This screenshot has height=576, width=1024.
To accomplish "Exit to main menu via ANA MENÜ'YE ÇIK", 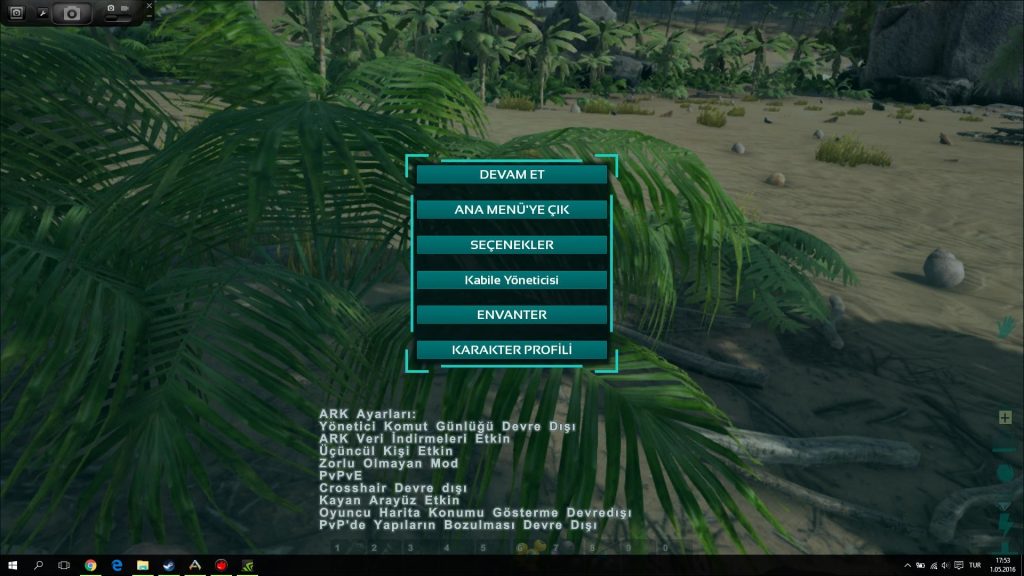I will 511,210.
